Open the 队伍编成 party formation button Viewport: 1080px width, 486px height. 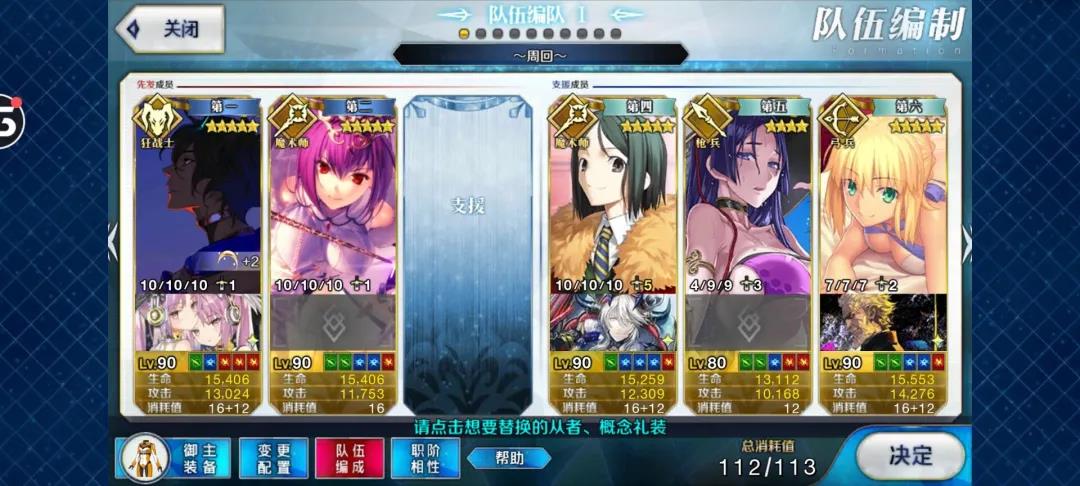pyautogui.click(x=349, y=459)
